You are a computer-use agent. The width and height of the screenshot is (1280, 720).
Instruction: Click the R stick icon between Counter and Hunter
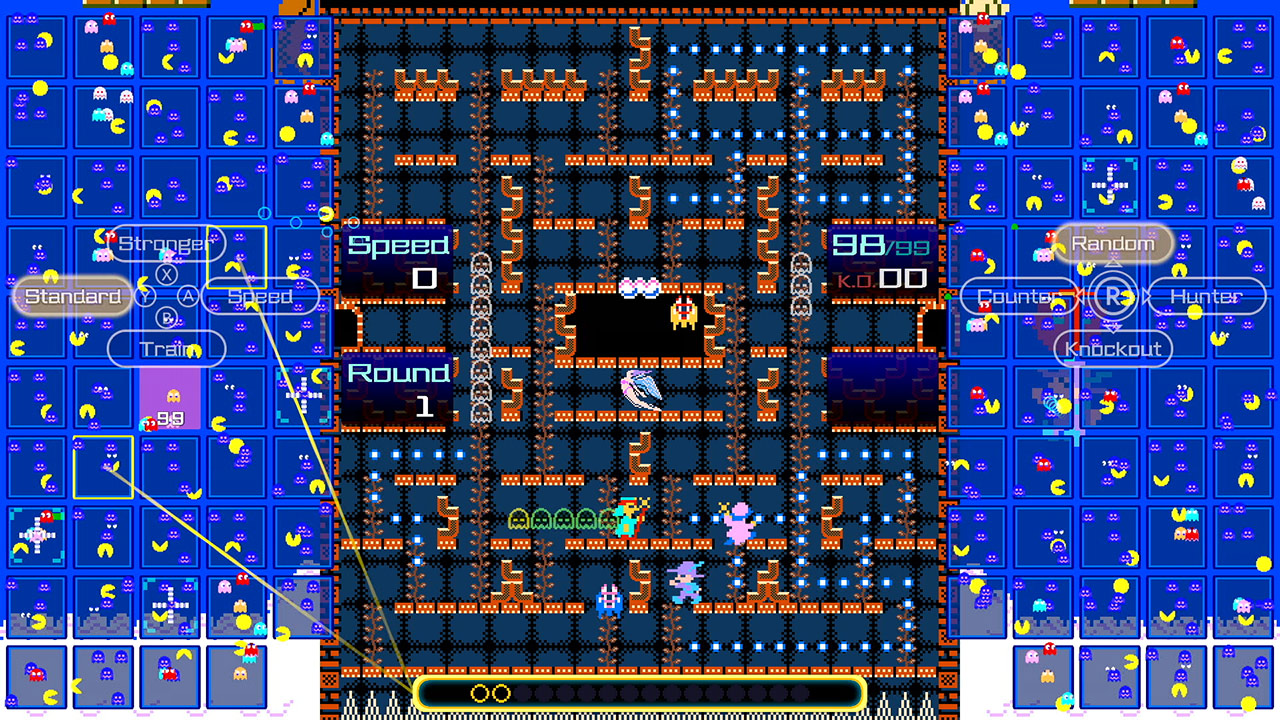coord(1113,297)
